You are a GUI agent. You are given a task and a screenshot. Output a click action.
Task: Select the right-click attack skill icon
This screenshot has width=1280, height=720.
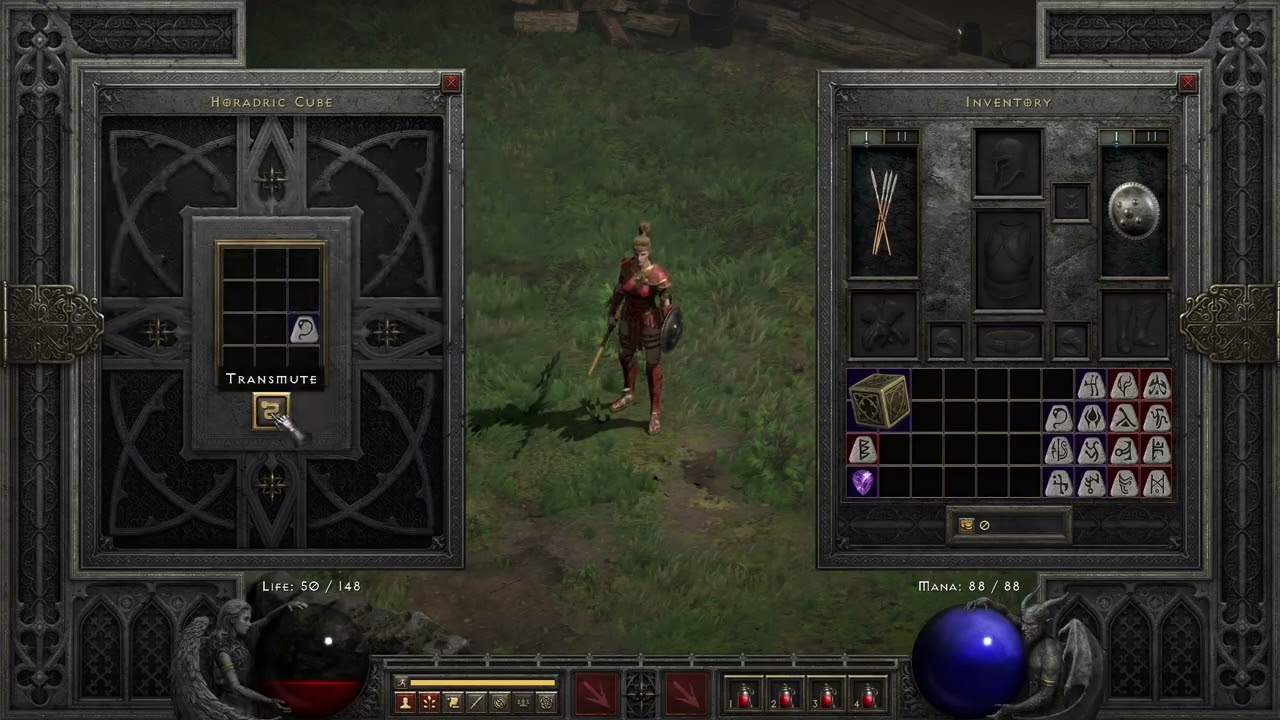click(687, 694)
